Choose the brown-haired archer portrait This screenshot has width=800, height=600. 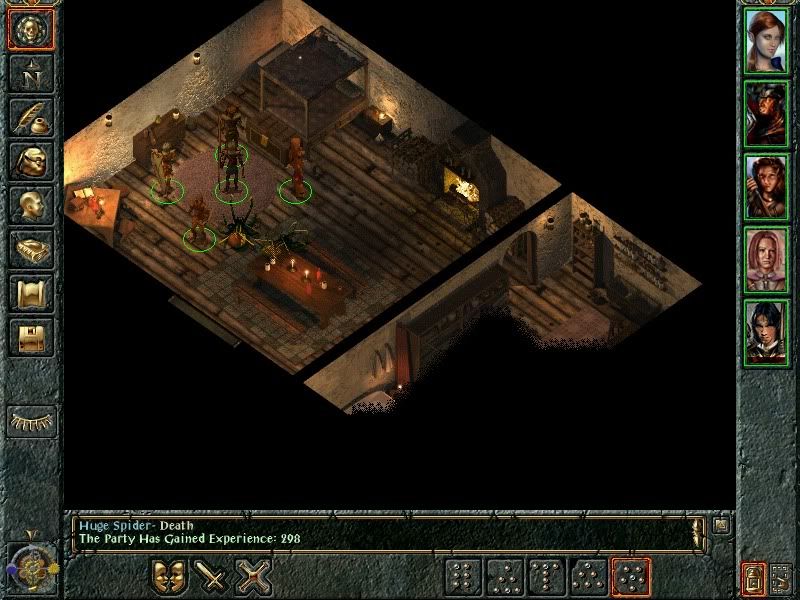[x=766, y=186]
